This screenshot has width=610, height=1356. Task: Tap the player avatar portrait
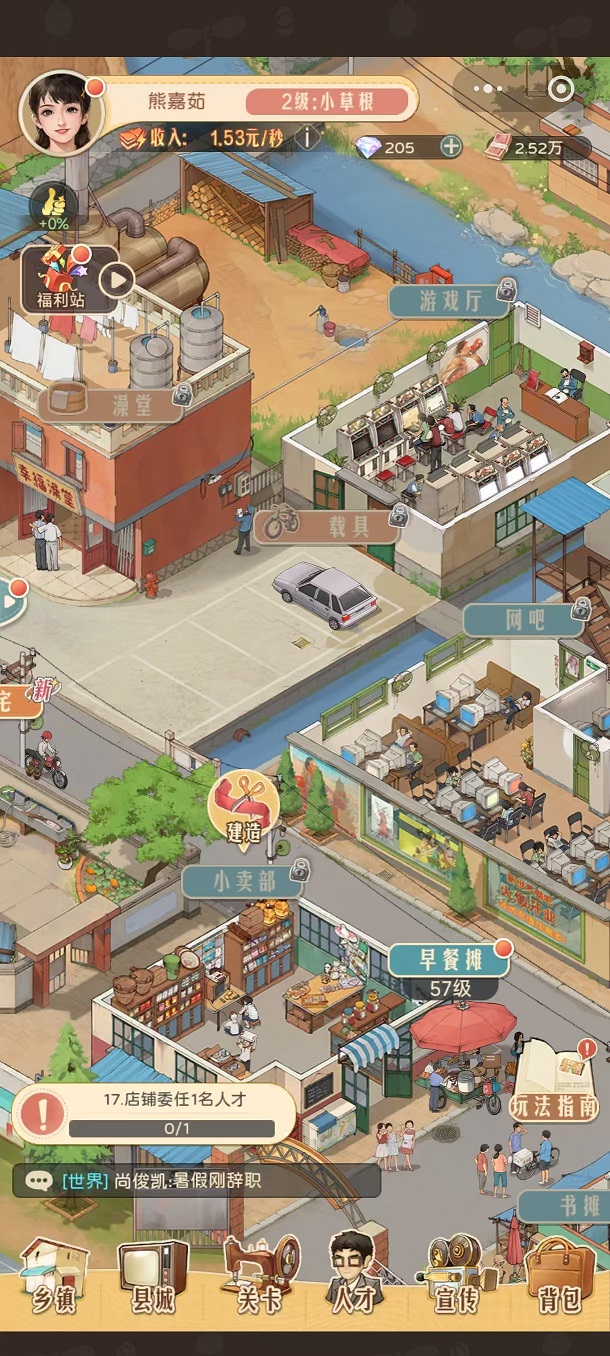(62, 112)
